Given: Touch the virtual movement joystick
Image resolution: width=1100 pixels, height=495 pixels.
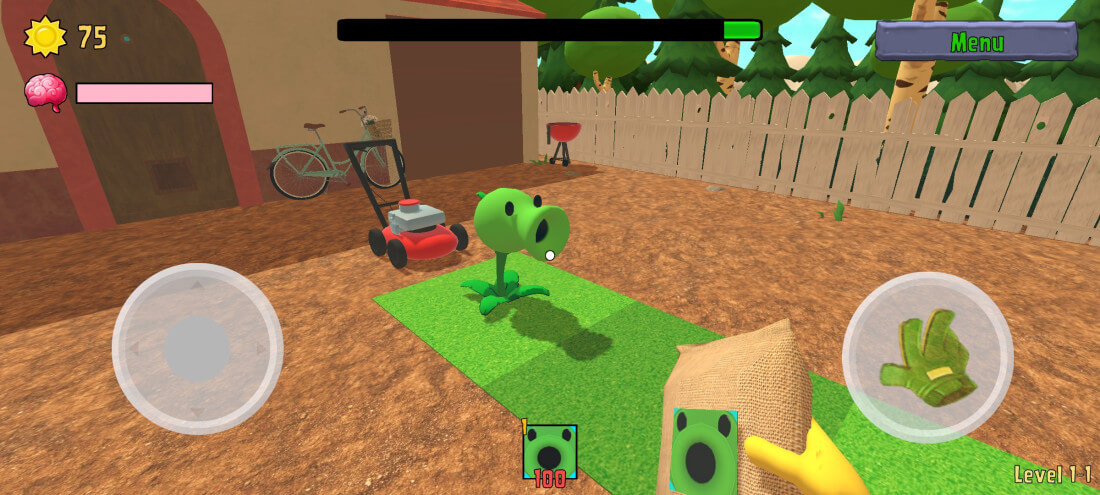Looking at the screenshot, I should [197, 348].
